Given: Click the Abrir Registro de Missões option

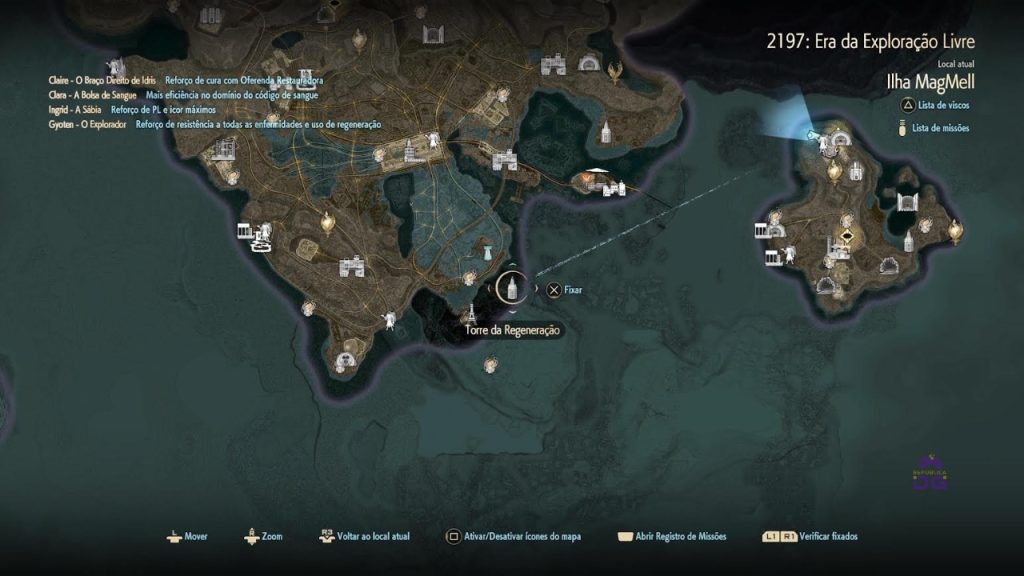Looking at the screenshot, I should click(672, 536).
